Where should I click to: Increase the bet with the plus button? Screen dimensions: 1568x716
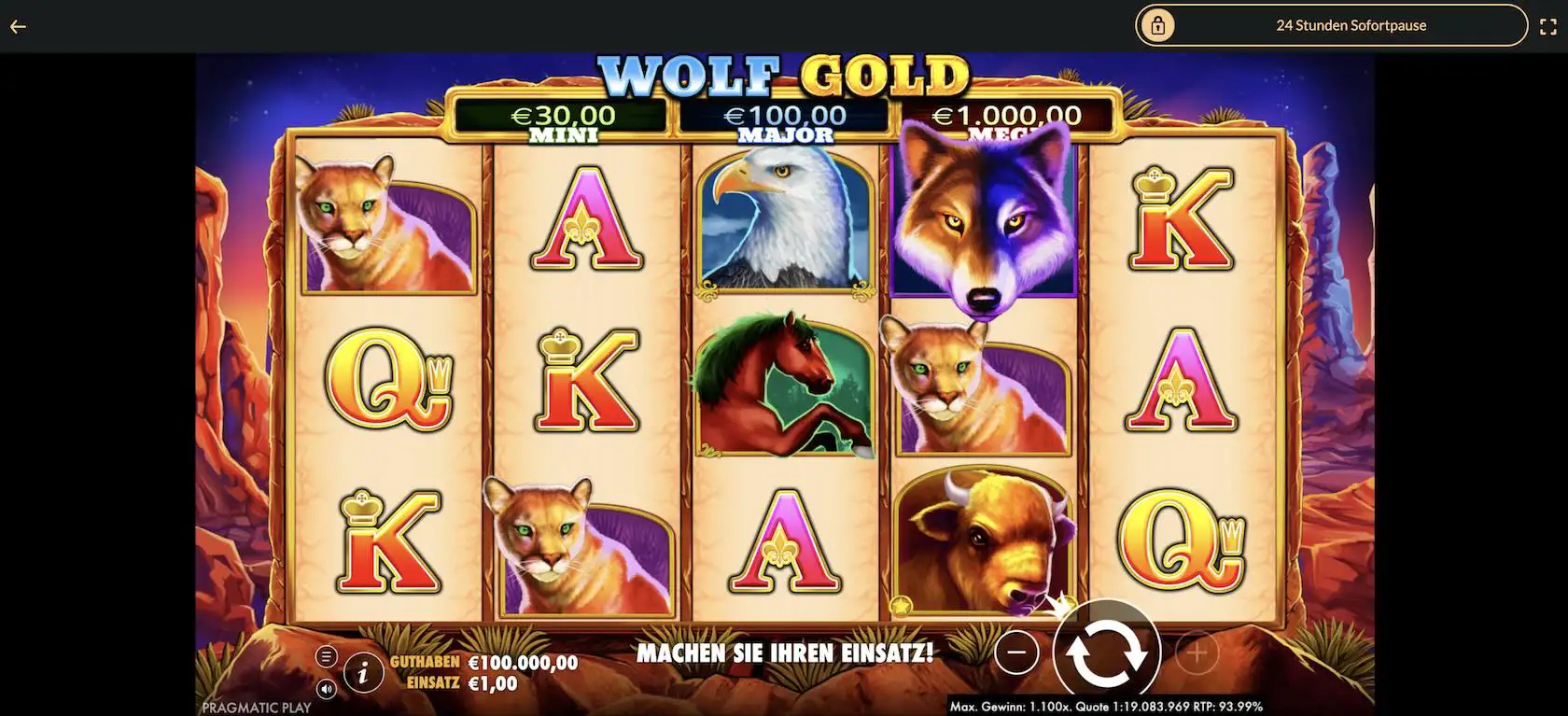point(1196,653)
